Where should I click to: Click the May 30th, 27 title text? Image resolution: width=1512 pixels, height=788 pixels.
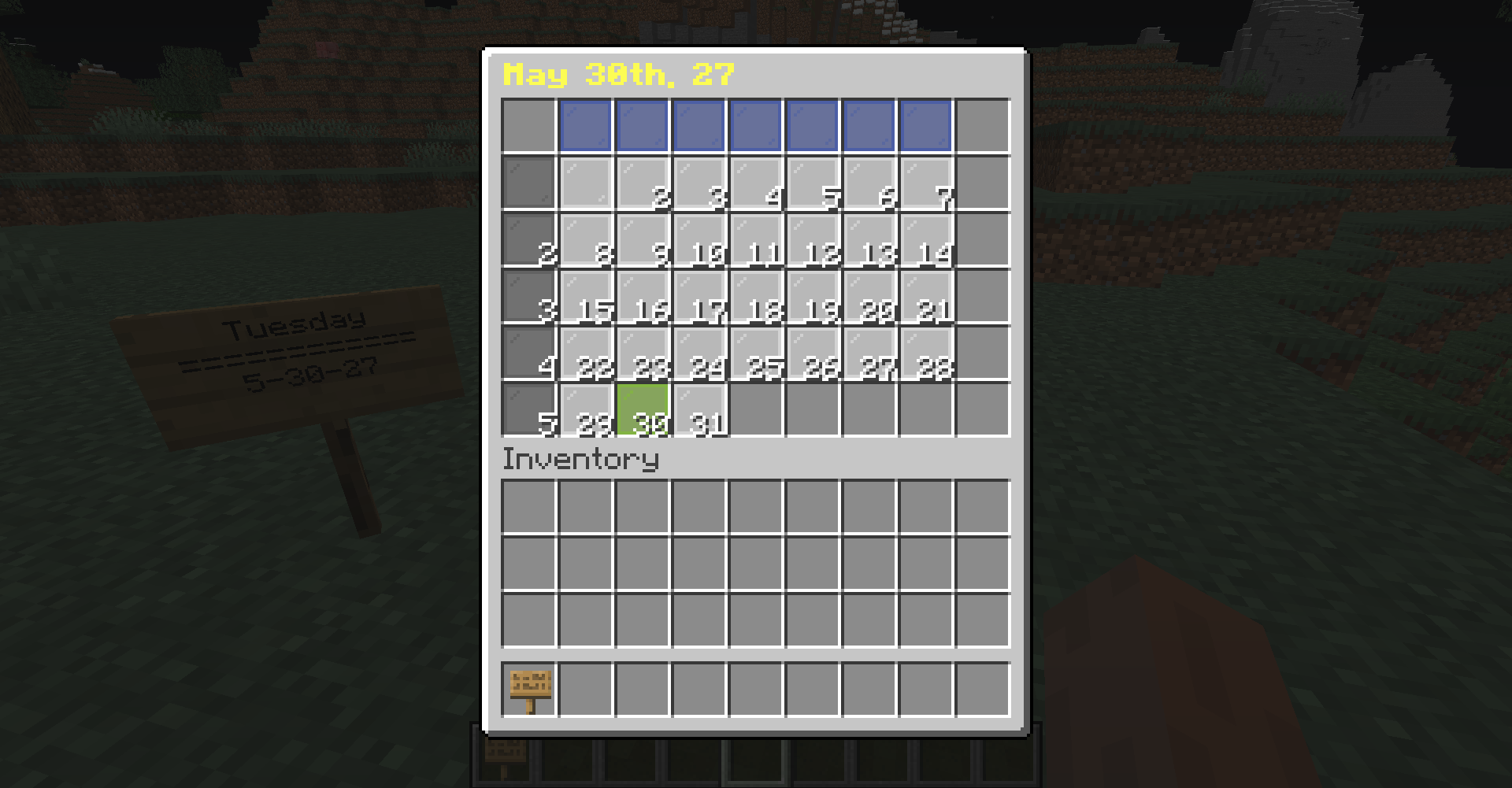pyautogui.click(x=618, y=75)
